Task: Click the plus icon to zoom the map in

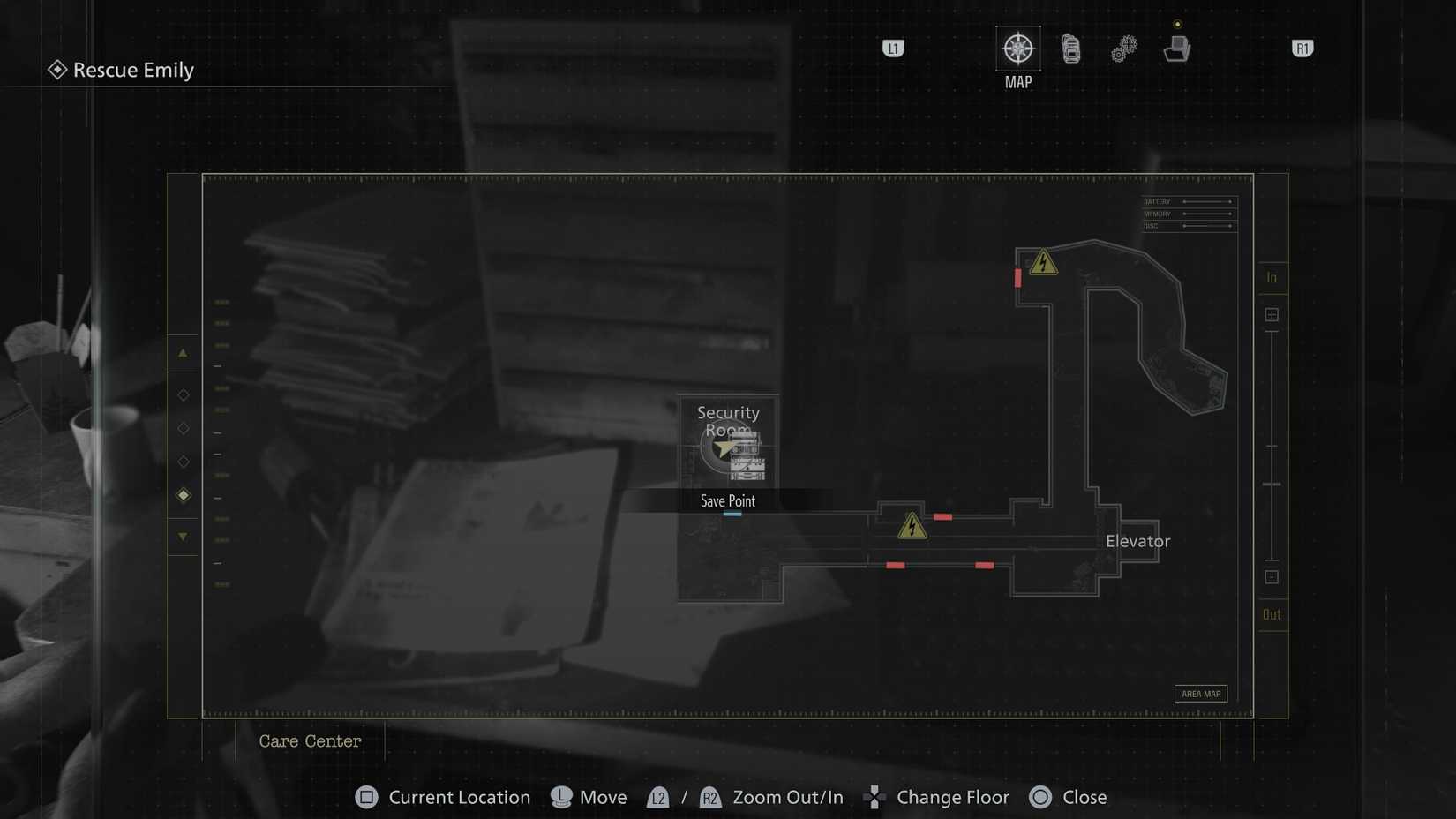Action: point(1272,313)
